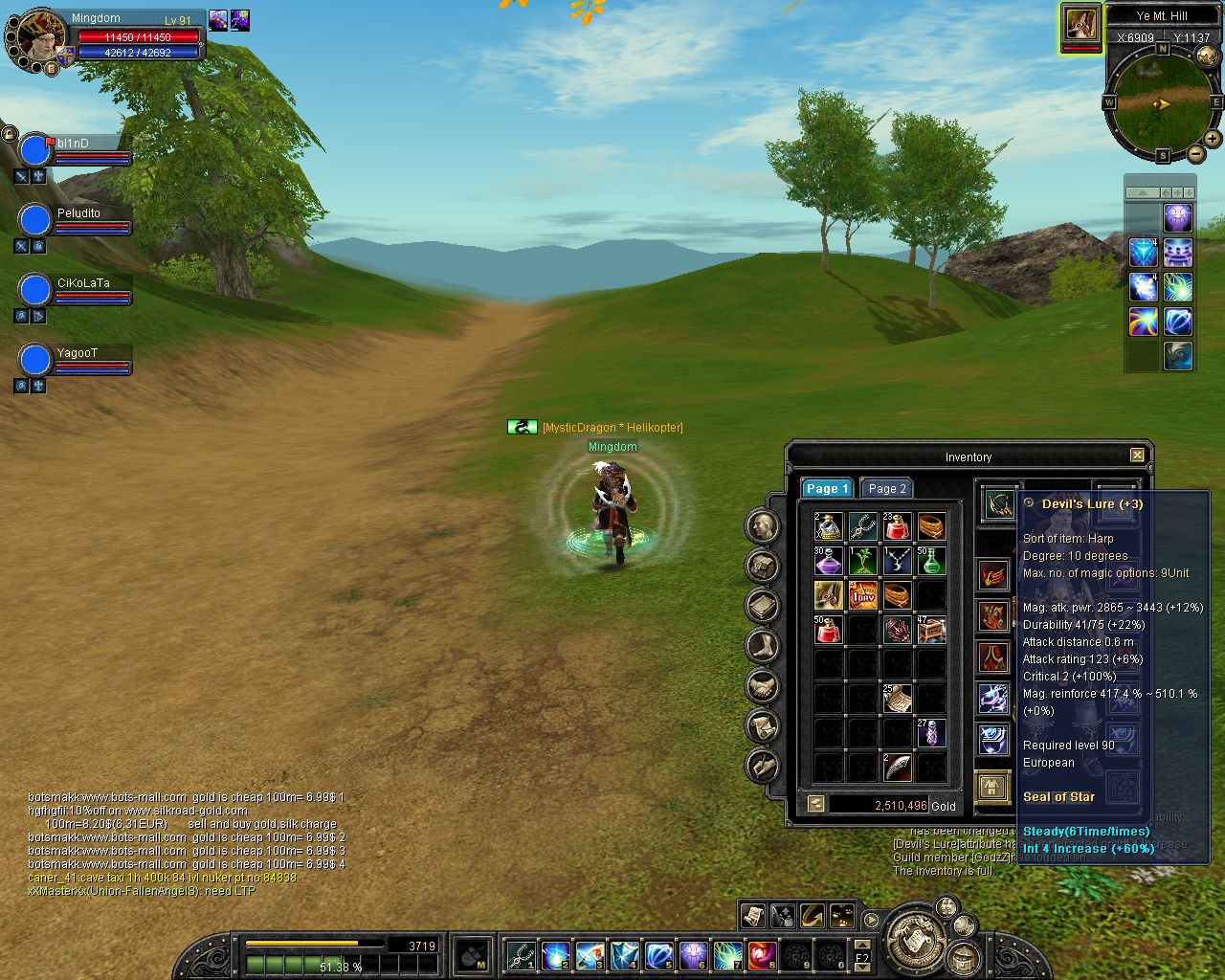
Task: Use the harp skill in hotbar slot 1
Action: point(521,955)
